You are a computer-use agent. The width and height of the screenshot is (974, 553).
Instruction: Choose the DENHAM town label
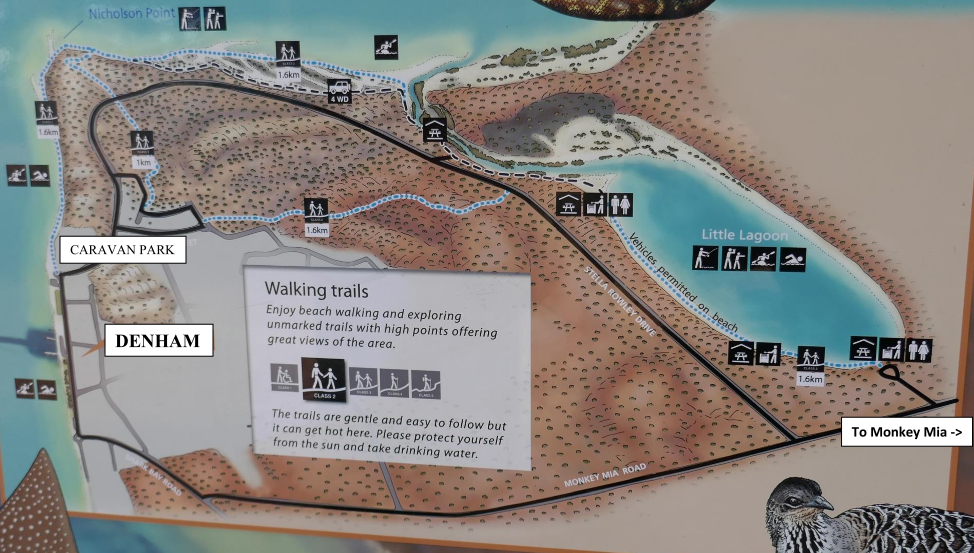(x=157, y=341)
